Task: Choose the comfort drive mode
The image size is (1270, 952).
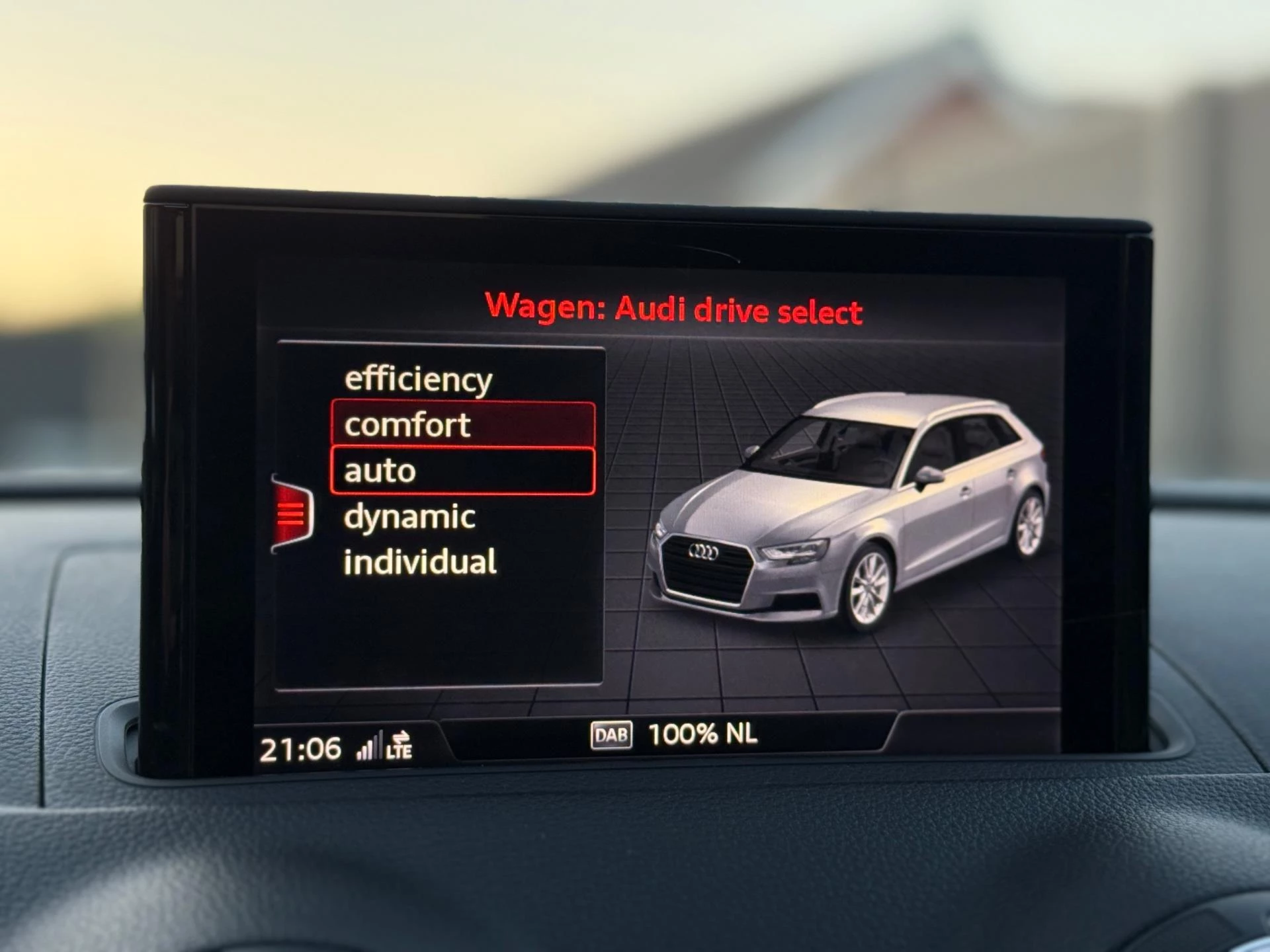Action: coord(462,424)
